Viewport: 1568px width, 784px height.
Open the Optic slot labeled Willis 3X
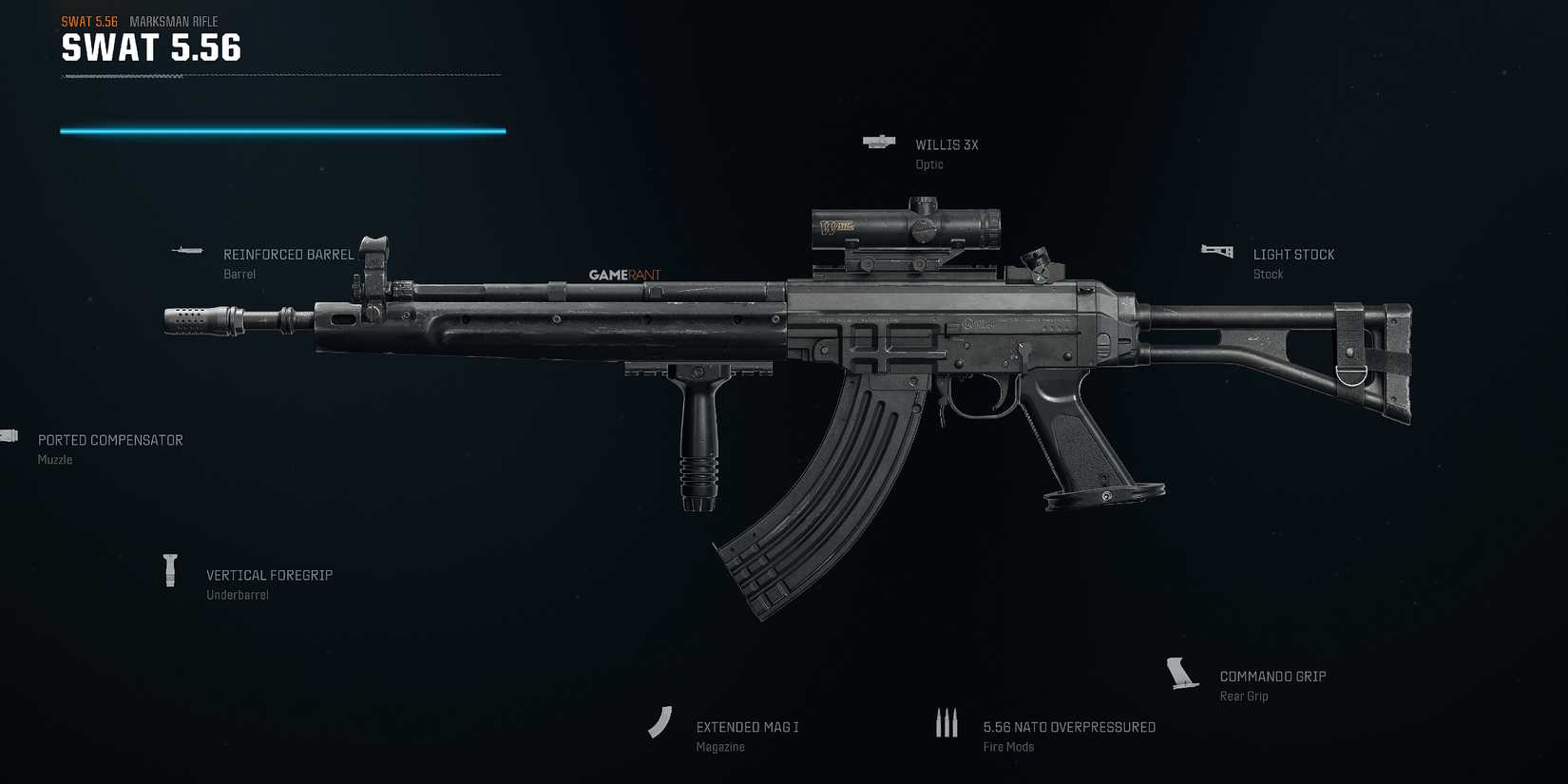tap(947, 144)
